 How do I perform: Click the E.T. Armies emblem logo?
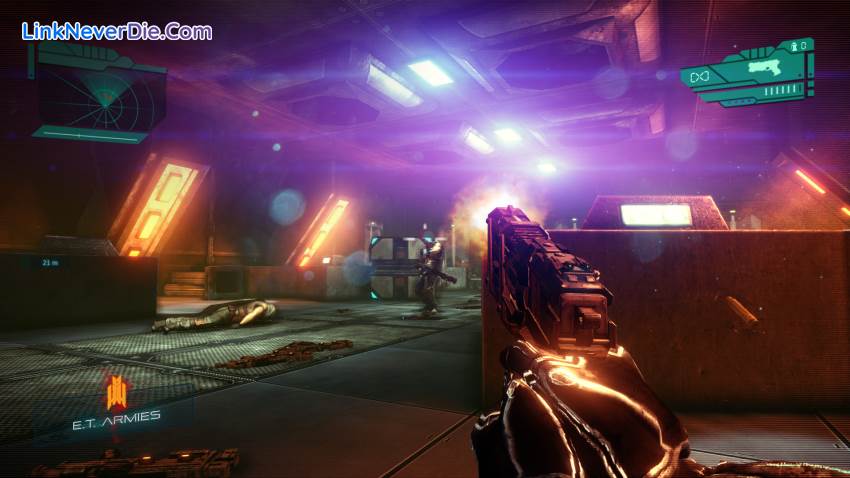(116, 390)
